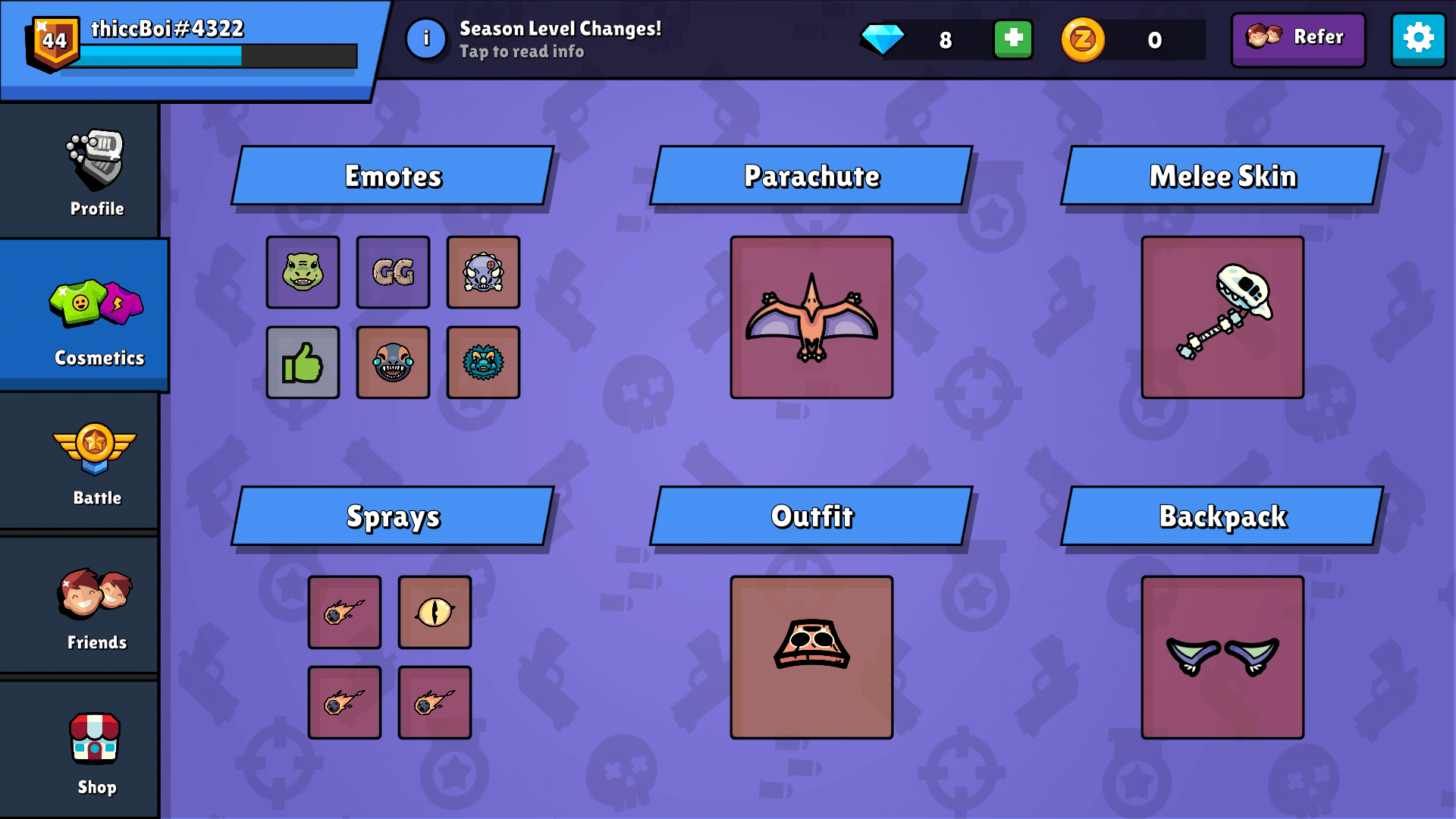Select the flaming meteor spray

[x=344, y=613]
